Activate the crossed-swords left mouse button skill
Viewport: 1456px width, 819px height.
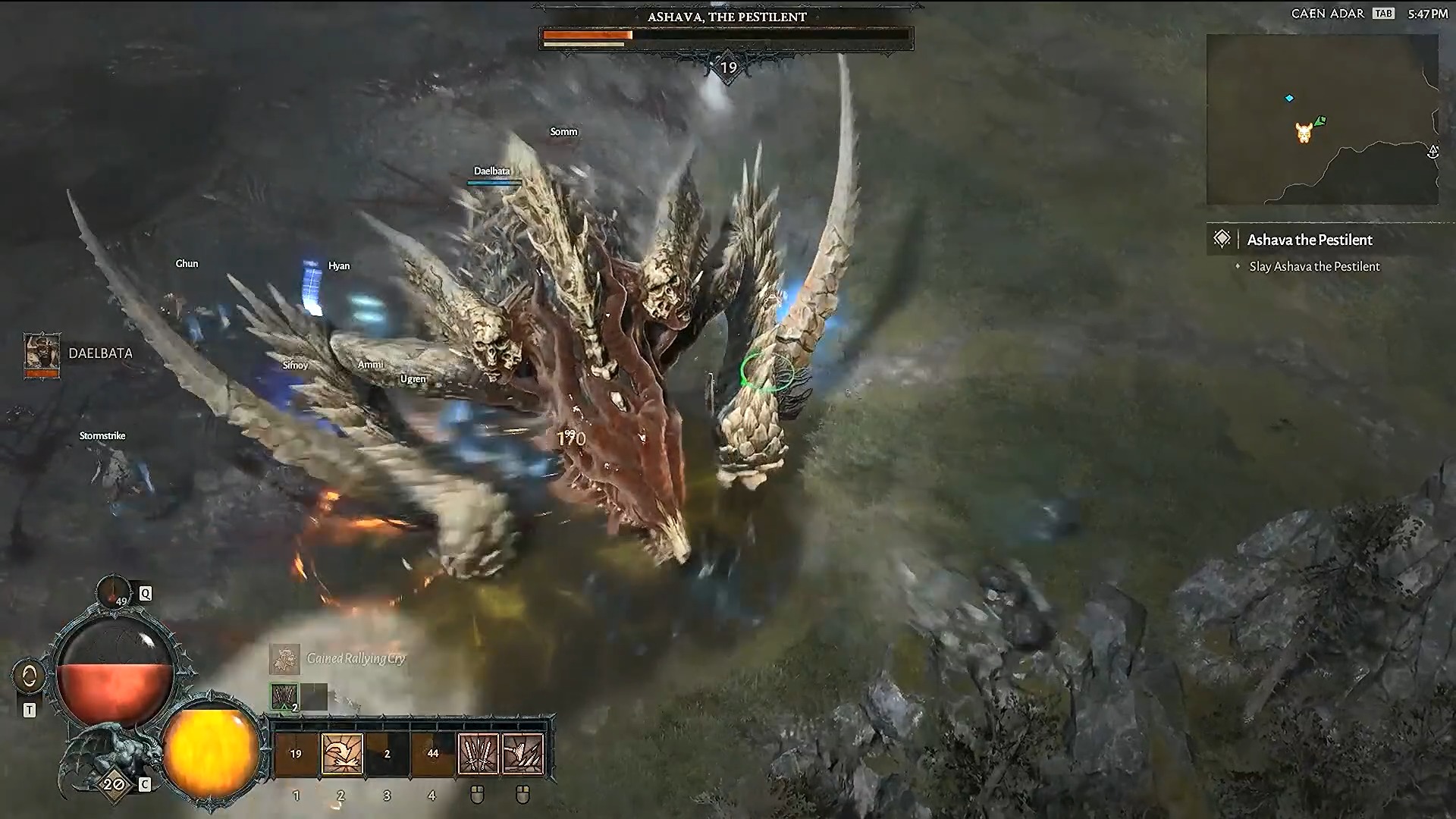pos(477,753)
